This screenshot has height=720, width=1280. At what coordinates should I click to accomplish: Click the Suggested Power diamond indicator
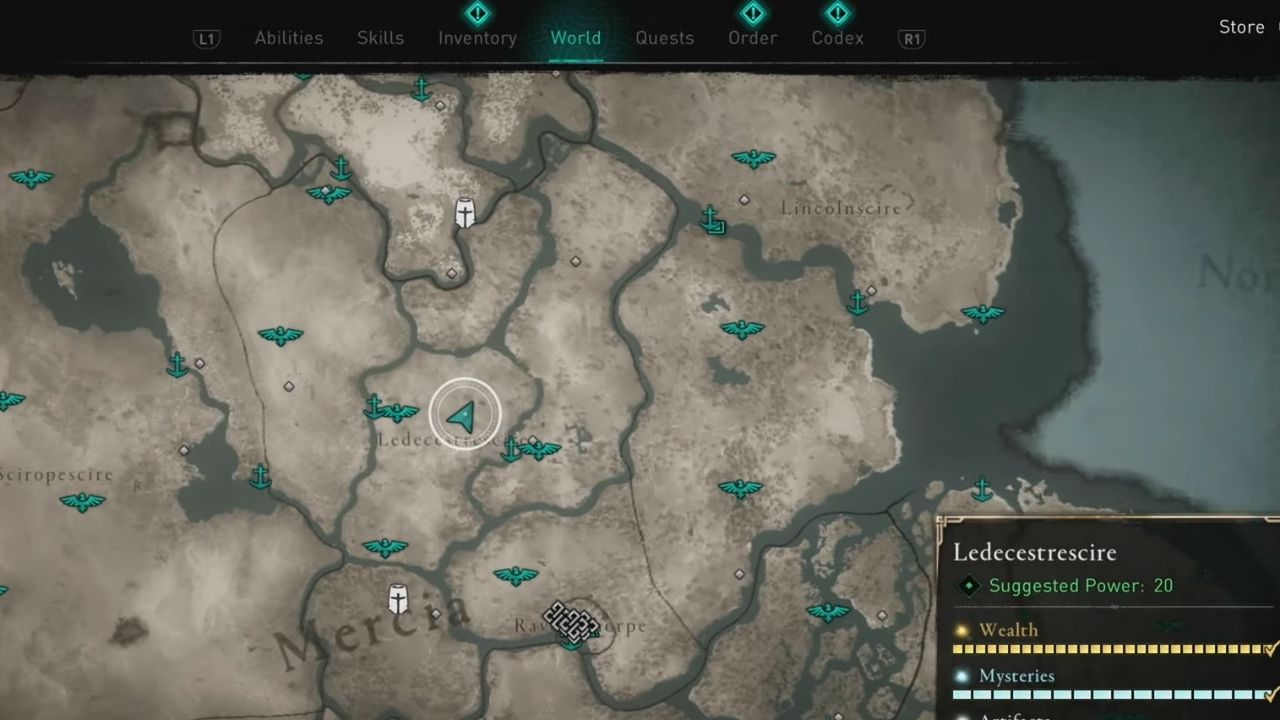click(967, 586)
